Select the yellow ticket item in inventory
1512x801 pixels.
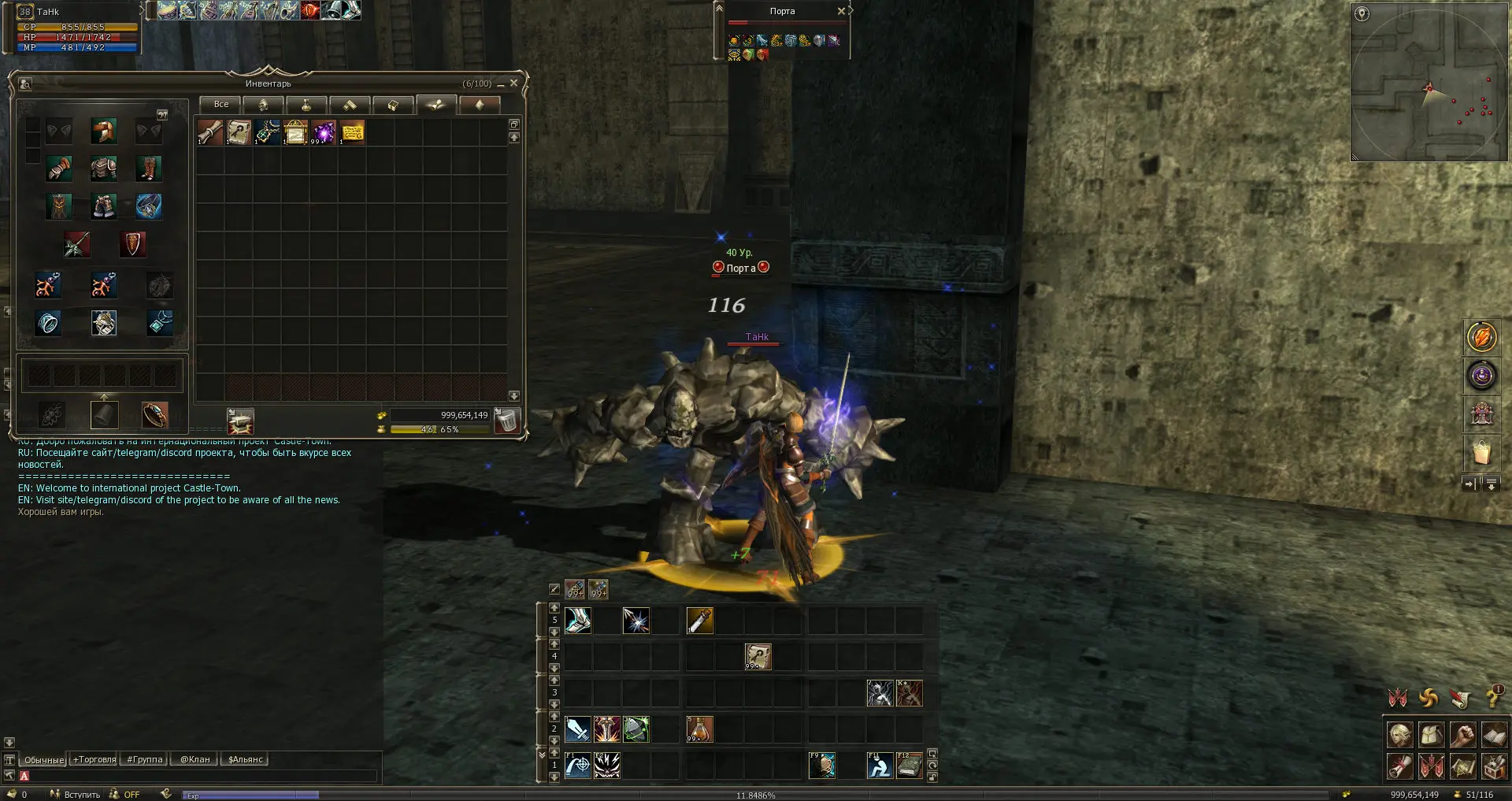coord(352,132)
